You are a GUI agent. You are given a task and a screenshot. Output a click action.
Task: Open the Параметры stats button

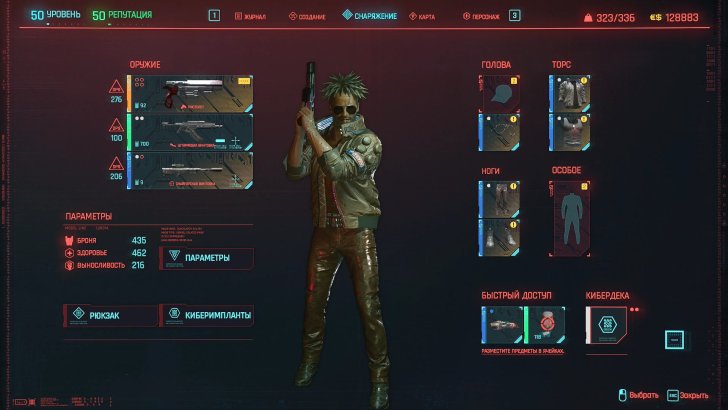tap(206, 258)
